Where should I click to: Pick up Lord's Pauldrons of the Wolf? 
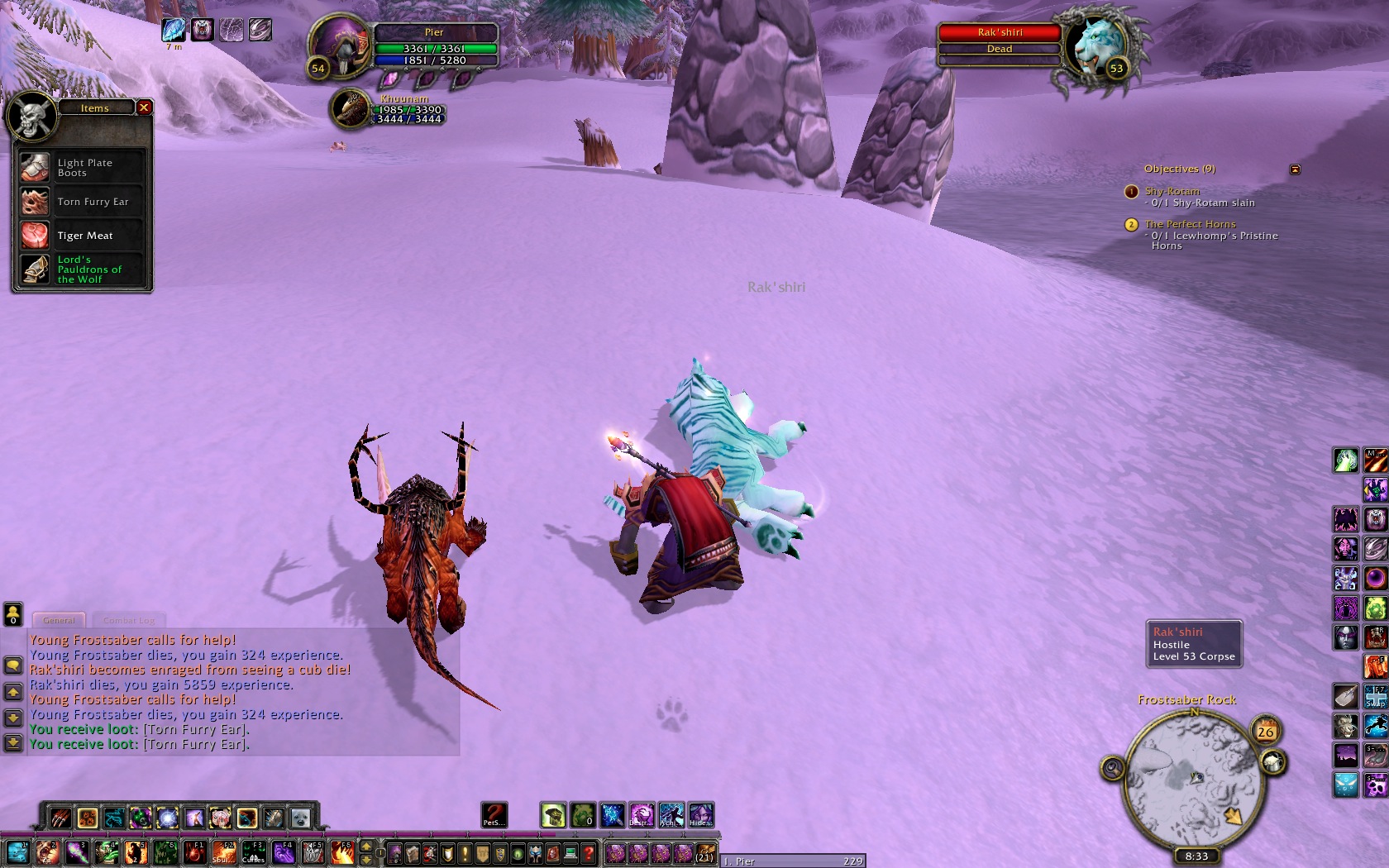pyautogui.click(x=81, y=269)
